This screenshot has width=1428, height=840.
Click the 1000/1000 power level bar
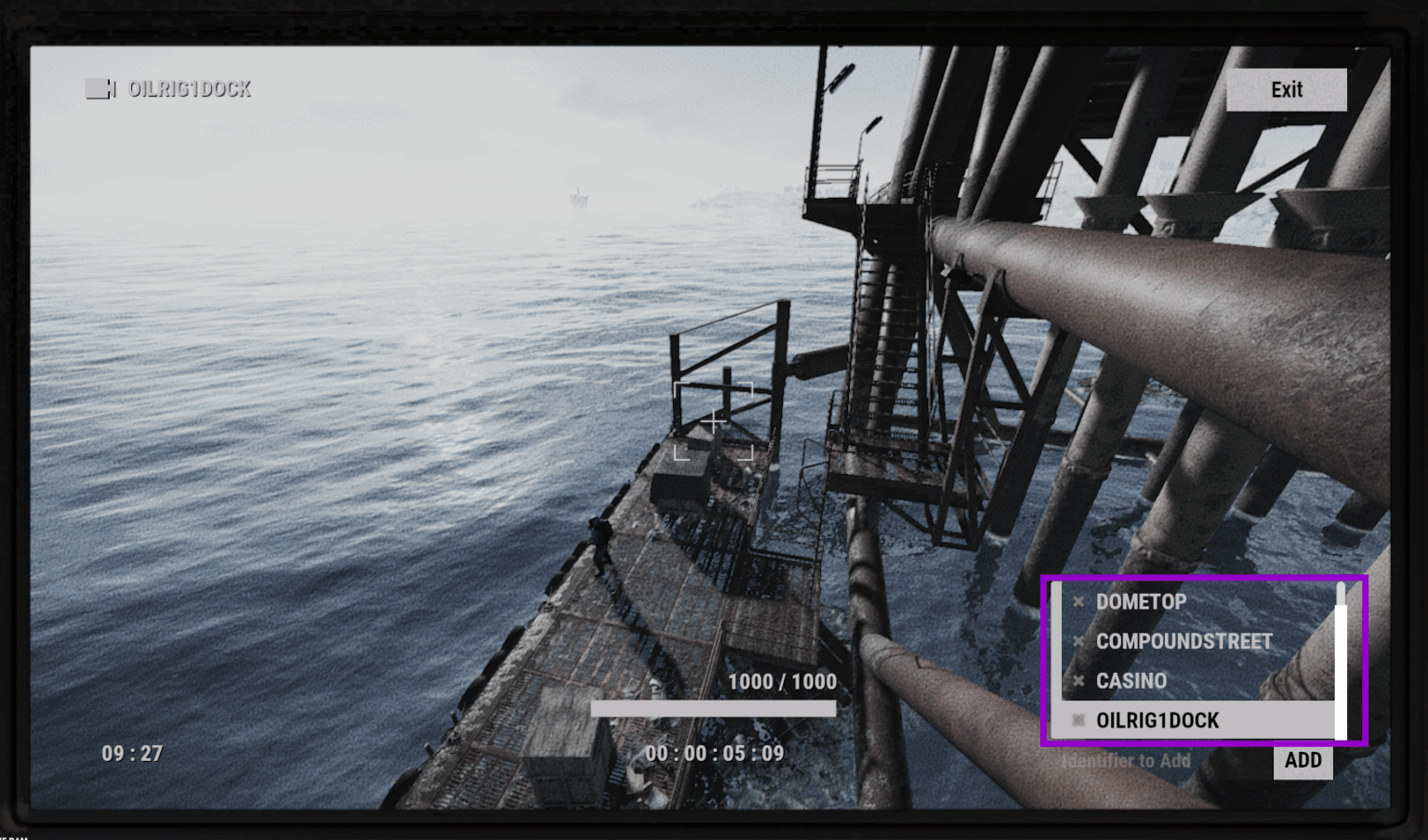click(714, 708)
